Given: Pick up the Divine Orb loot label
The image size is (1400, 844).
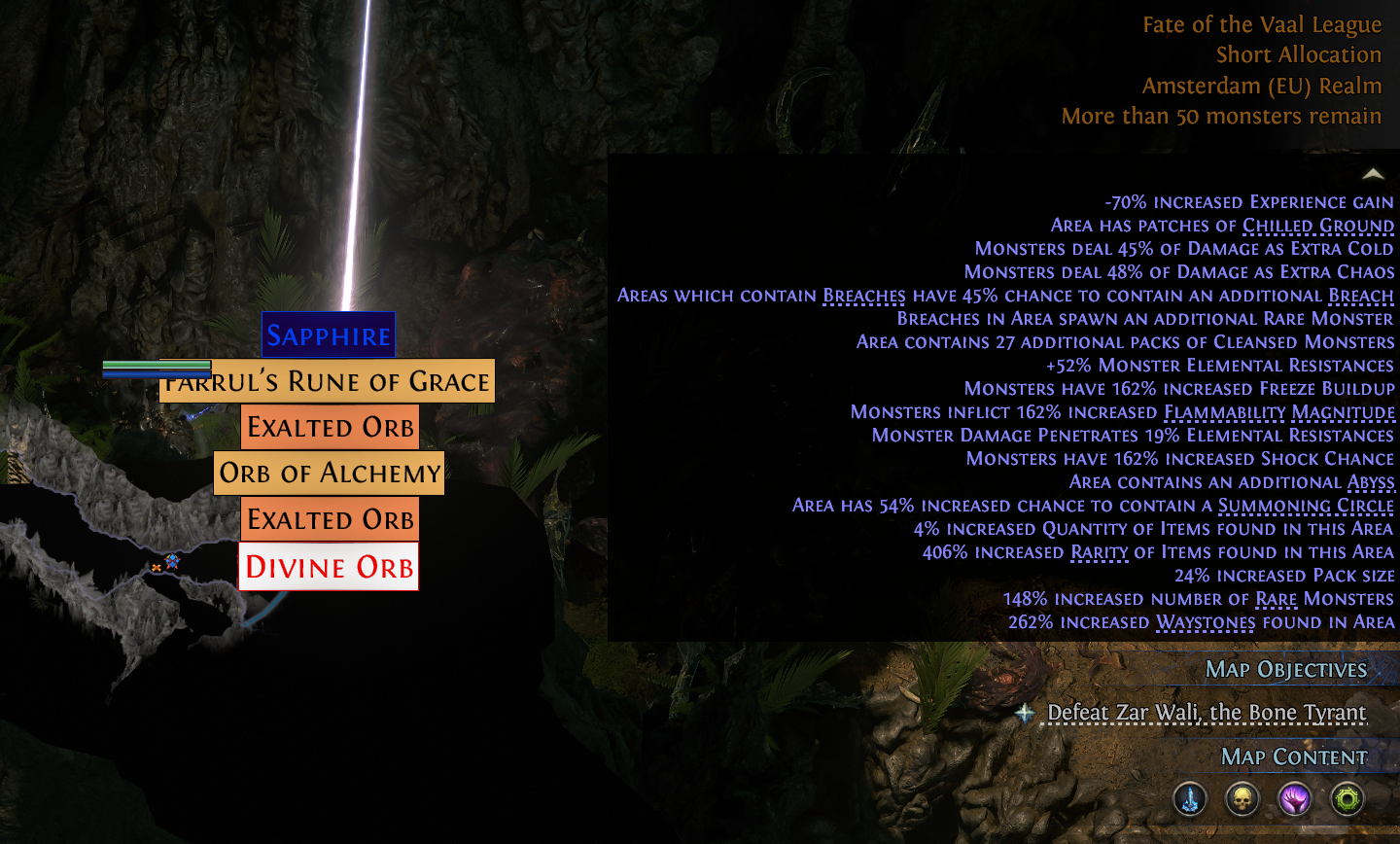Looking at the screenshot, I should (x=329, y=567).
